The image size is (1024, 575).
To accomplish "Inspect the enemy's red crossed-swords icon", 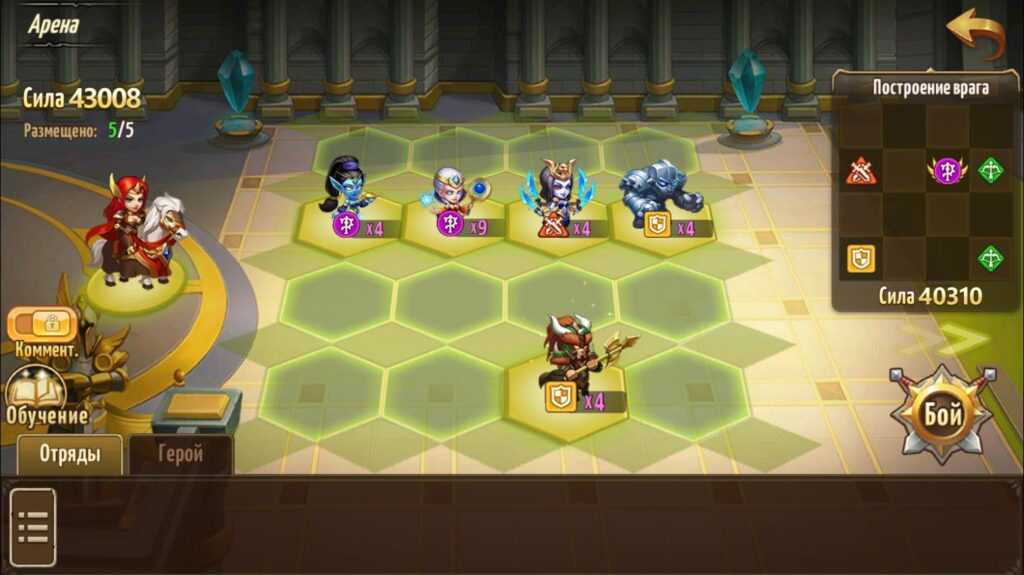I will coord(861,171).
